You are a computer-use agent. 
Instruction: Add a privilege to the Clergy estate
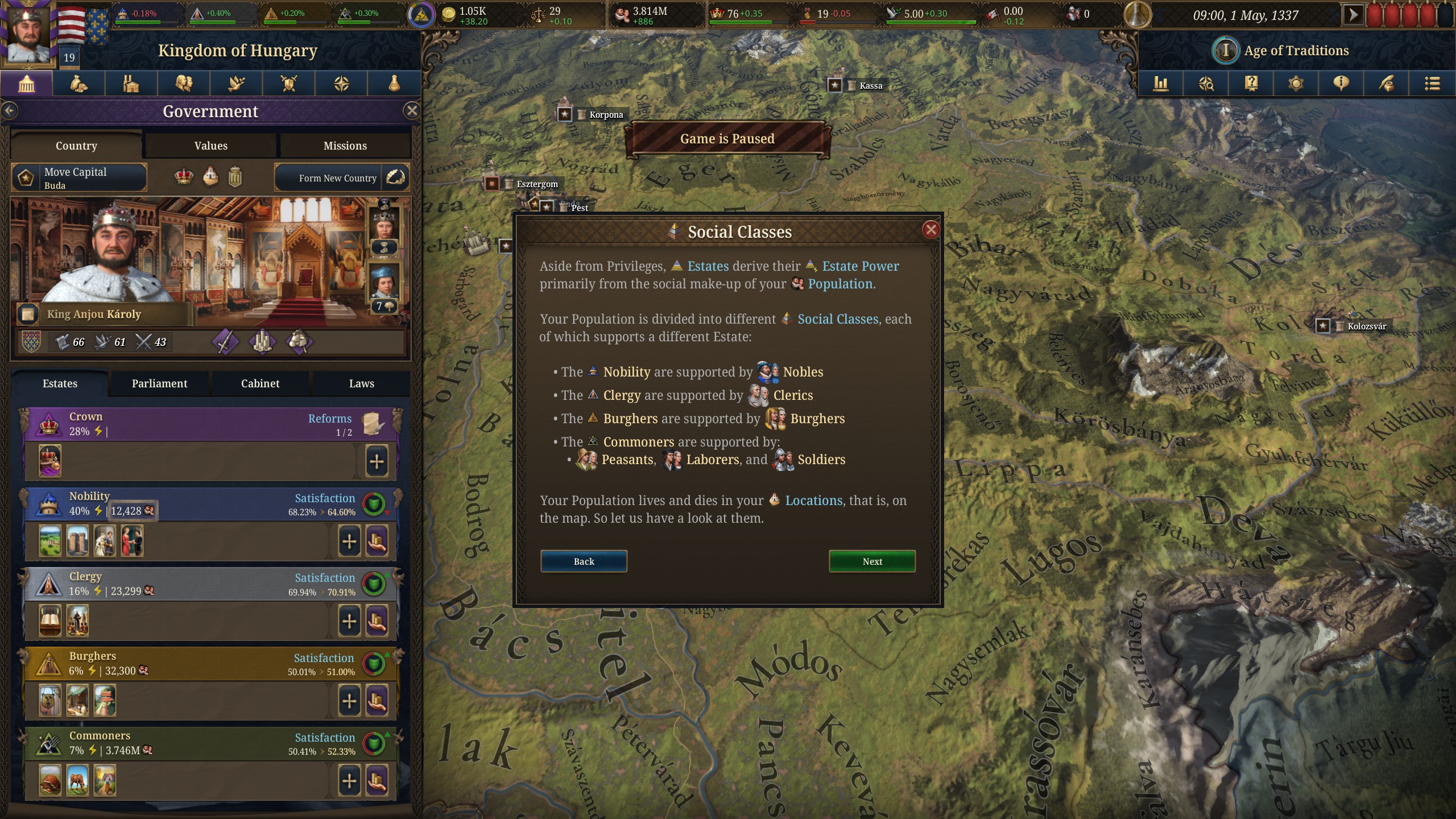349,621
